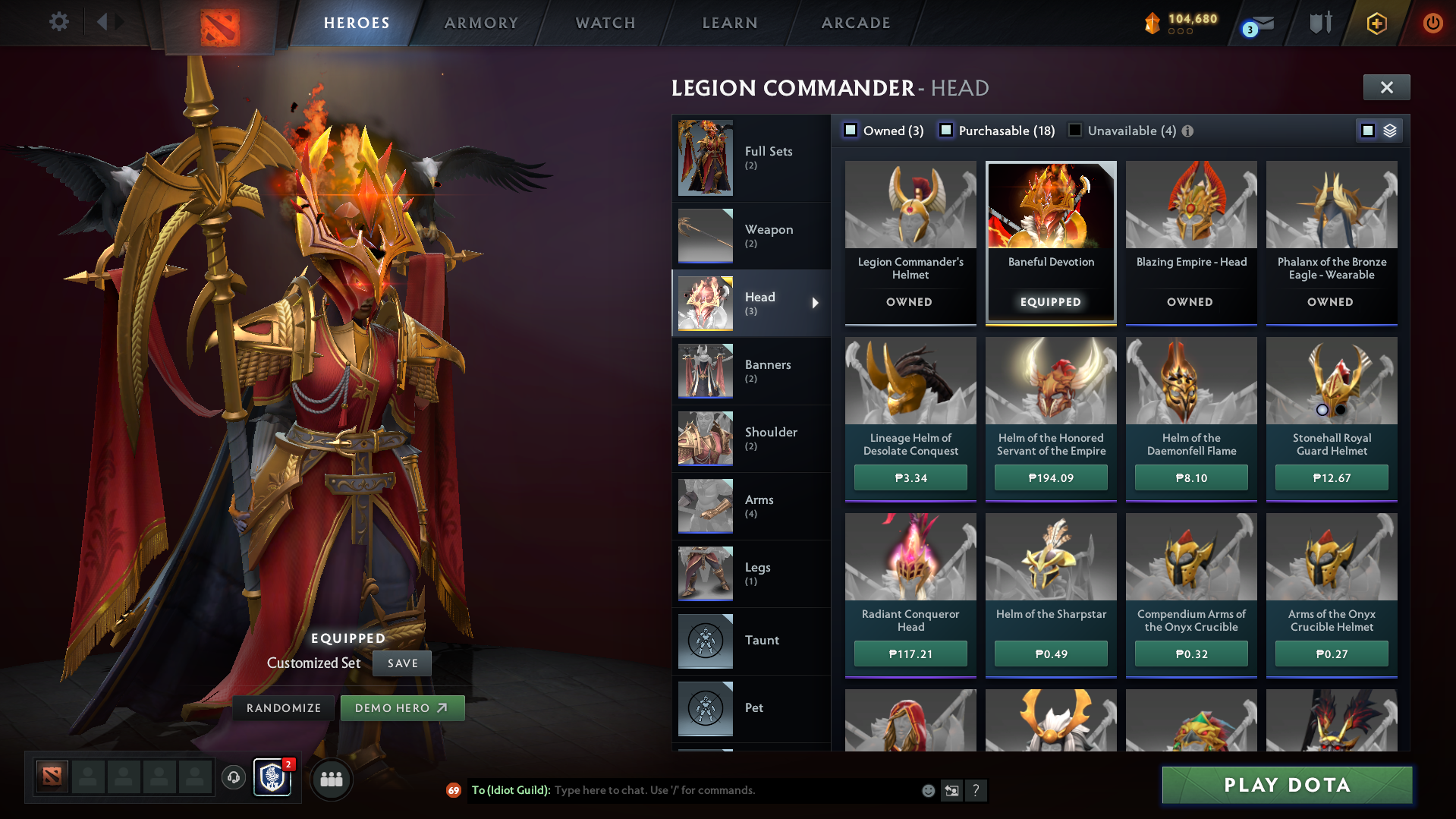Open the WATCH tab

(x=605, y=23)
